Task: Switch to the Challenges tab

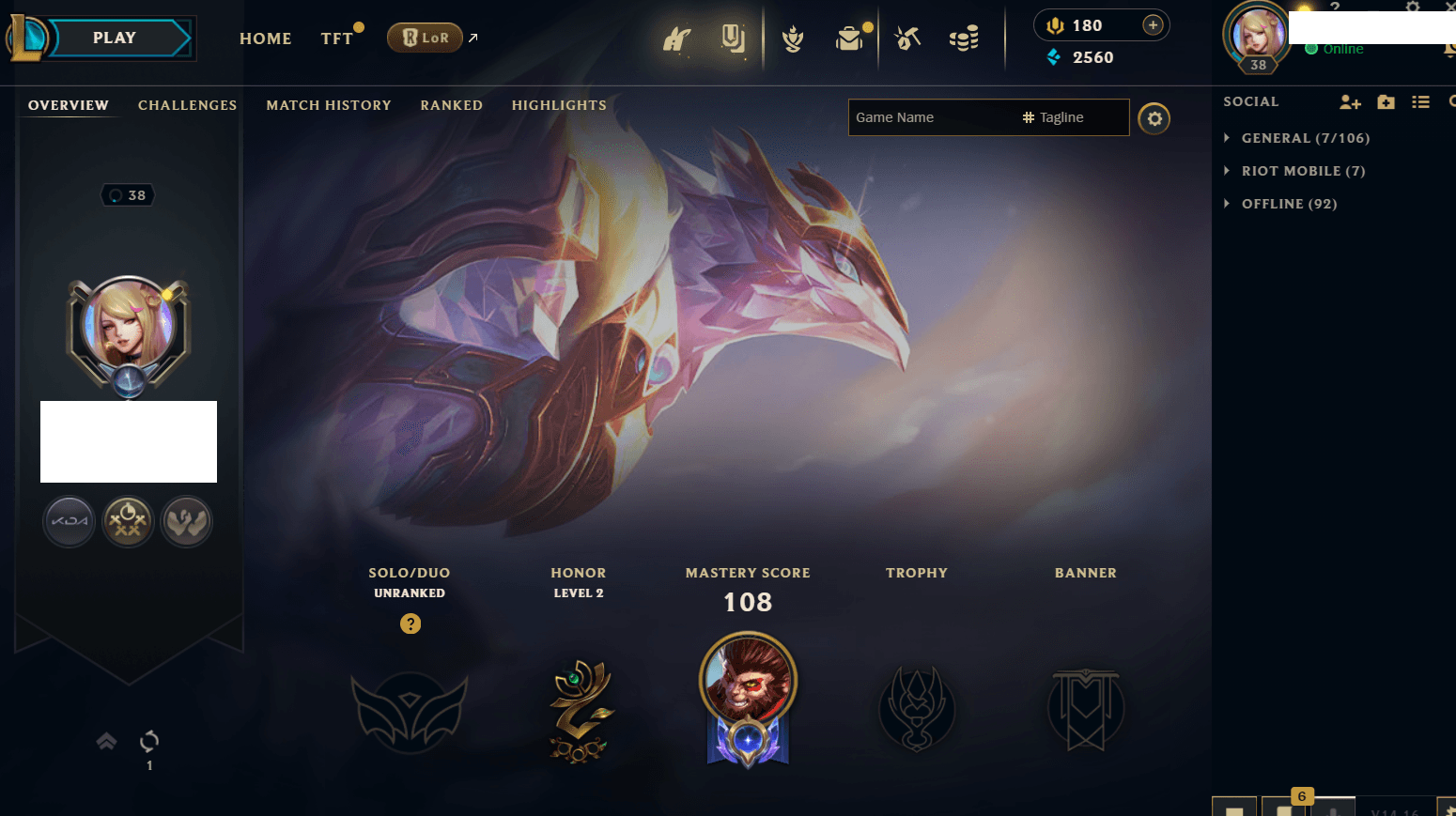Action: click(x=187, y=105)
